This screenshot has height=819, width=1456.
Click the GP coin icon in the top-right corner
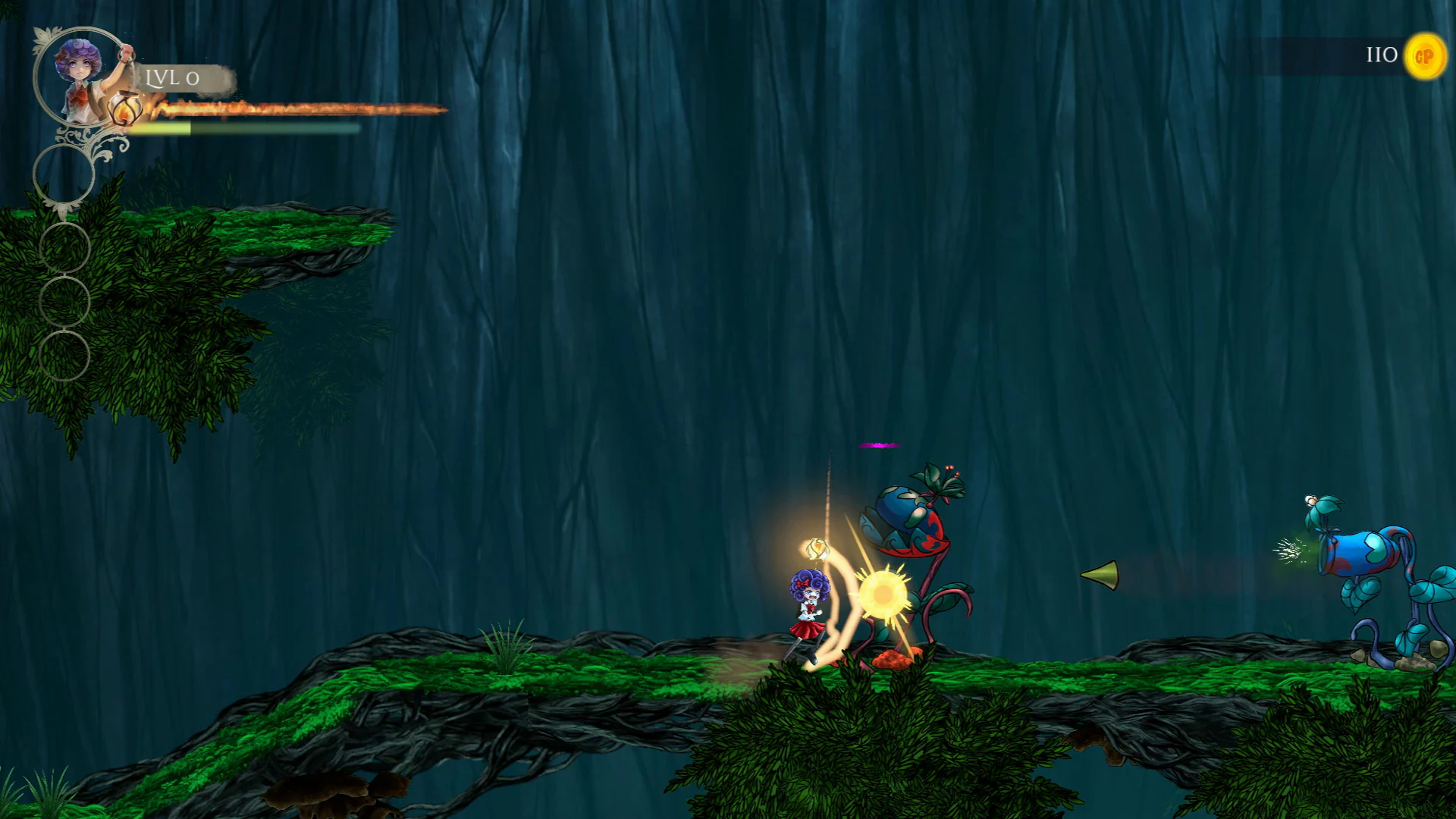[1424, 55]
